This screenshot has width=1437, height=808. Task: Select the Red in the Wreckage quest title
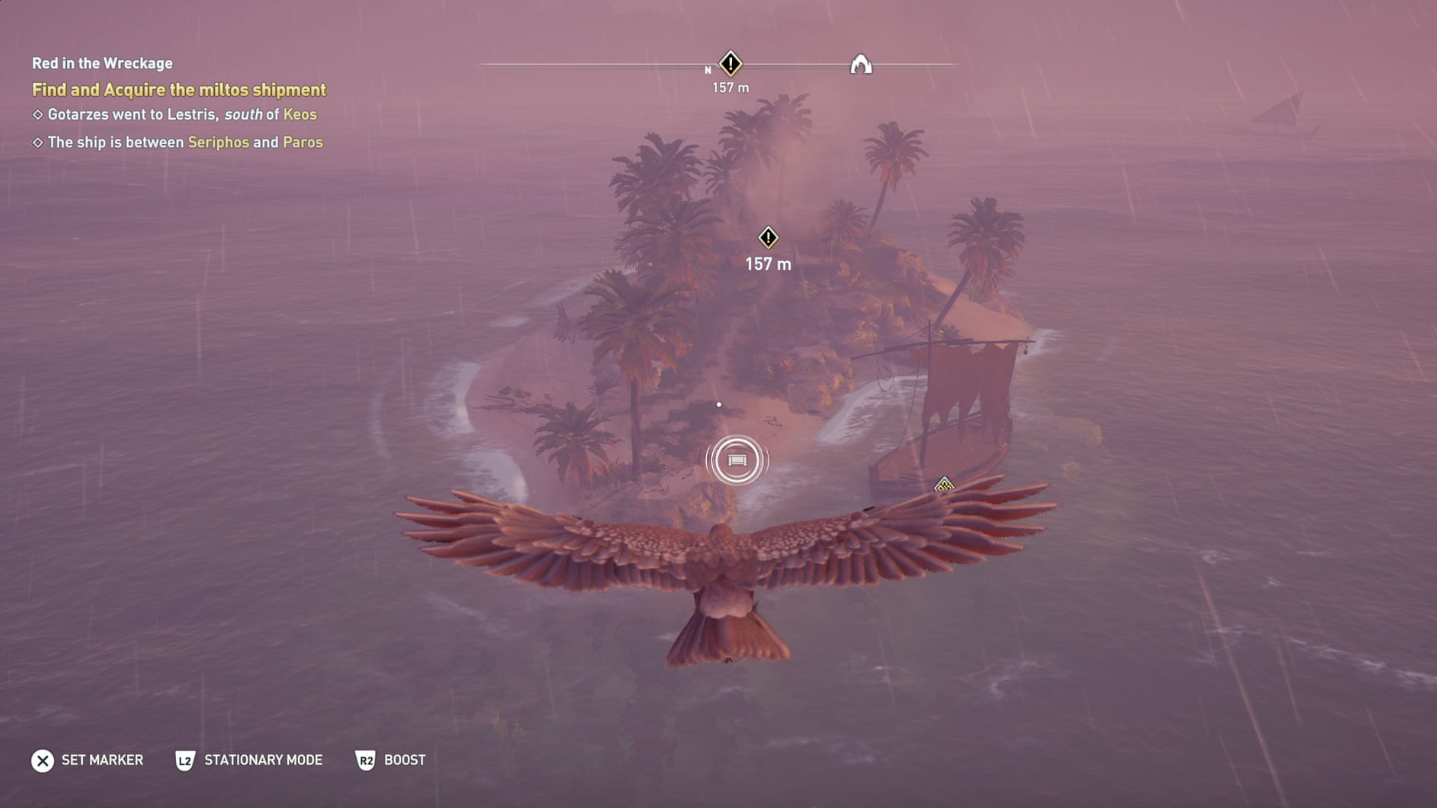[102, 63]
